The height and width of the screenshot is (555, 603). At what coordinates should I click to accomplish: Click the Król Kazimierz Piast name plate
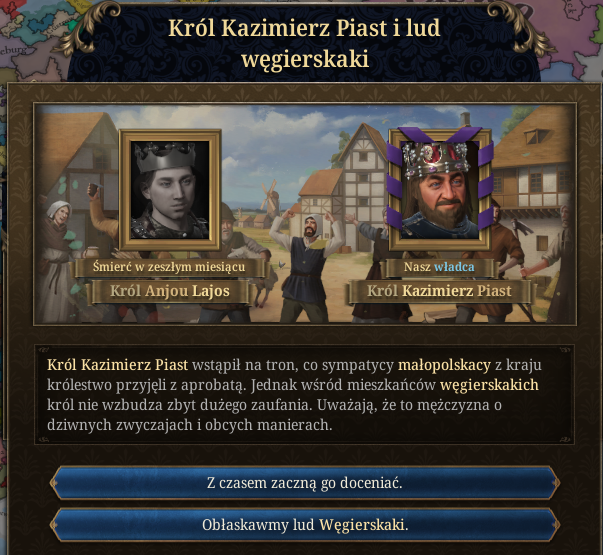tap(438, 292)
